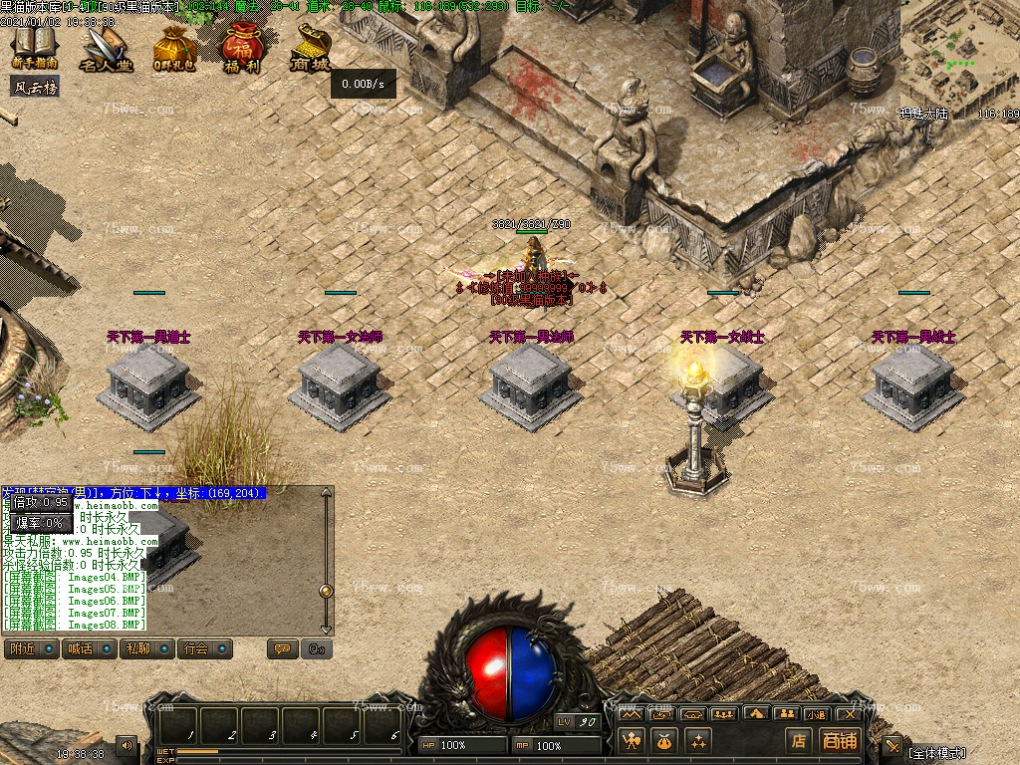Click the orange speech bubble chat button

tap(282, 649)
